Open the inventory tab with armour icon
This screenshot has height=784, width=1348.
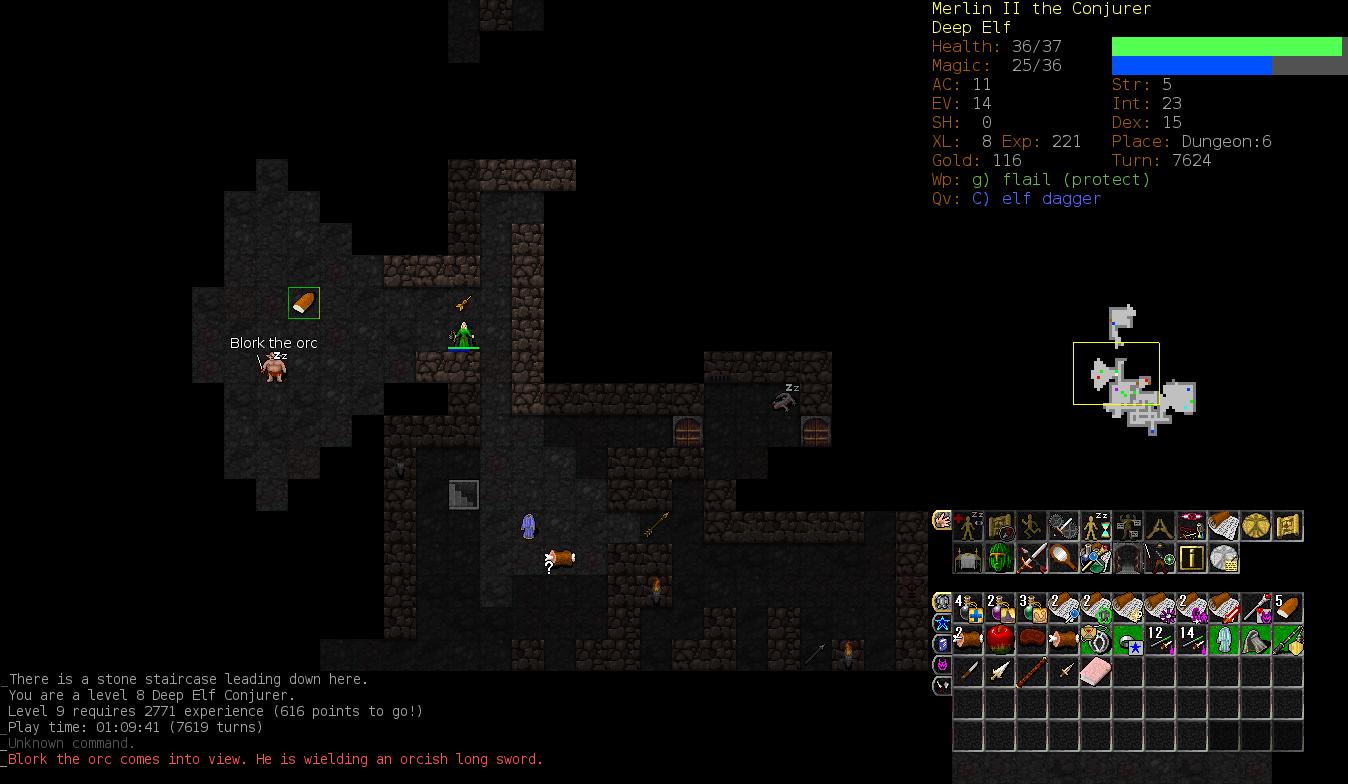[x=942, y=602]
